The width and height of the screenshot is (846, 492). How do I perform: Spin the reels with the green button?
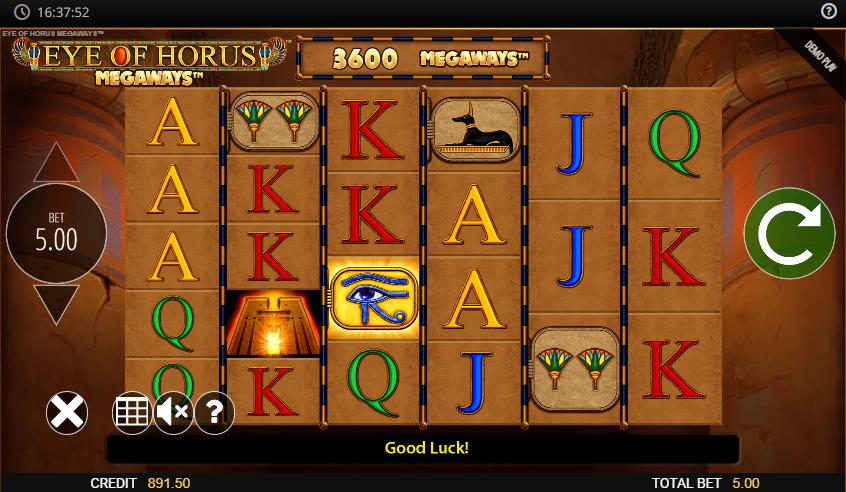789,234
